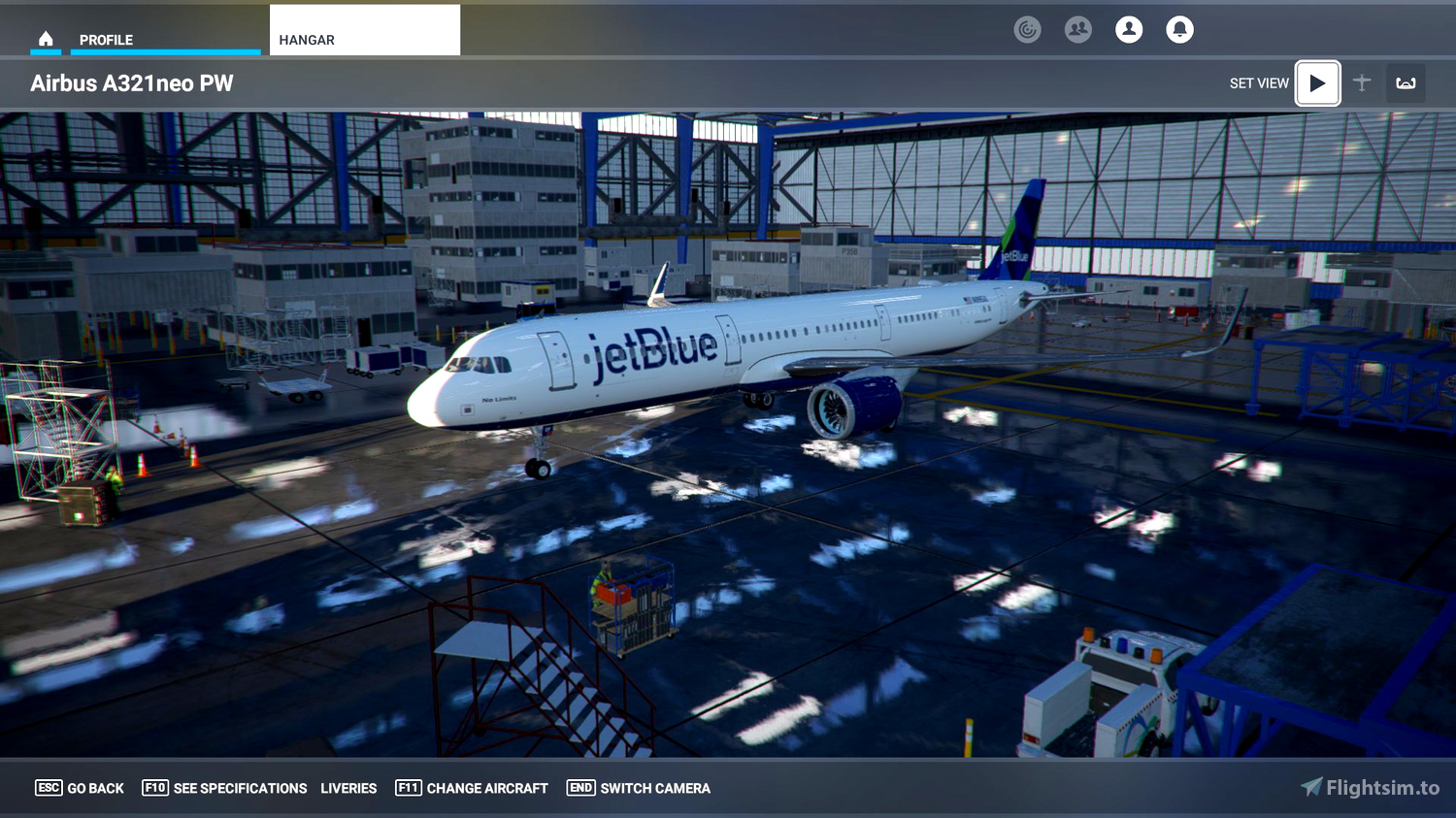
Task: Switch to the Profile tab
Action: coord(109,40)
